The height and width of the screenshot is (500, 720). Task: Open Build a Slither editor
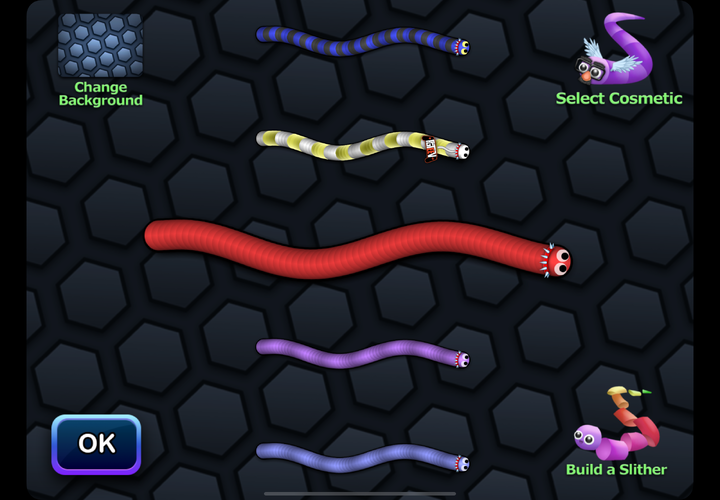click(x=617, y=432)
